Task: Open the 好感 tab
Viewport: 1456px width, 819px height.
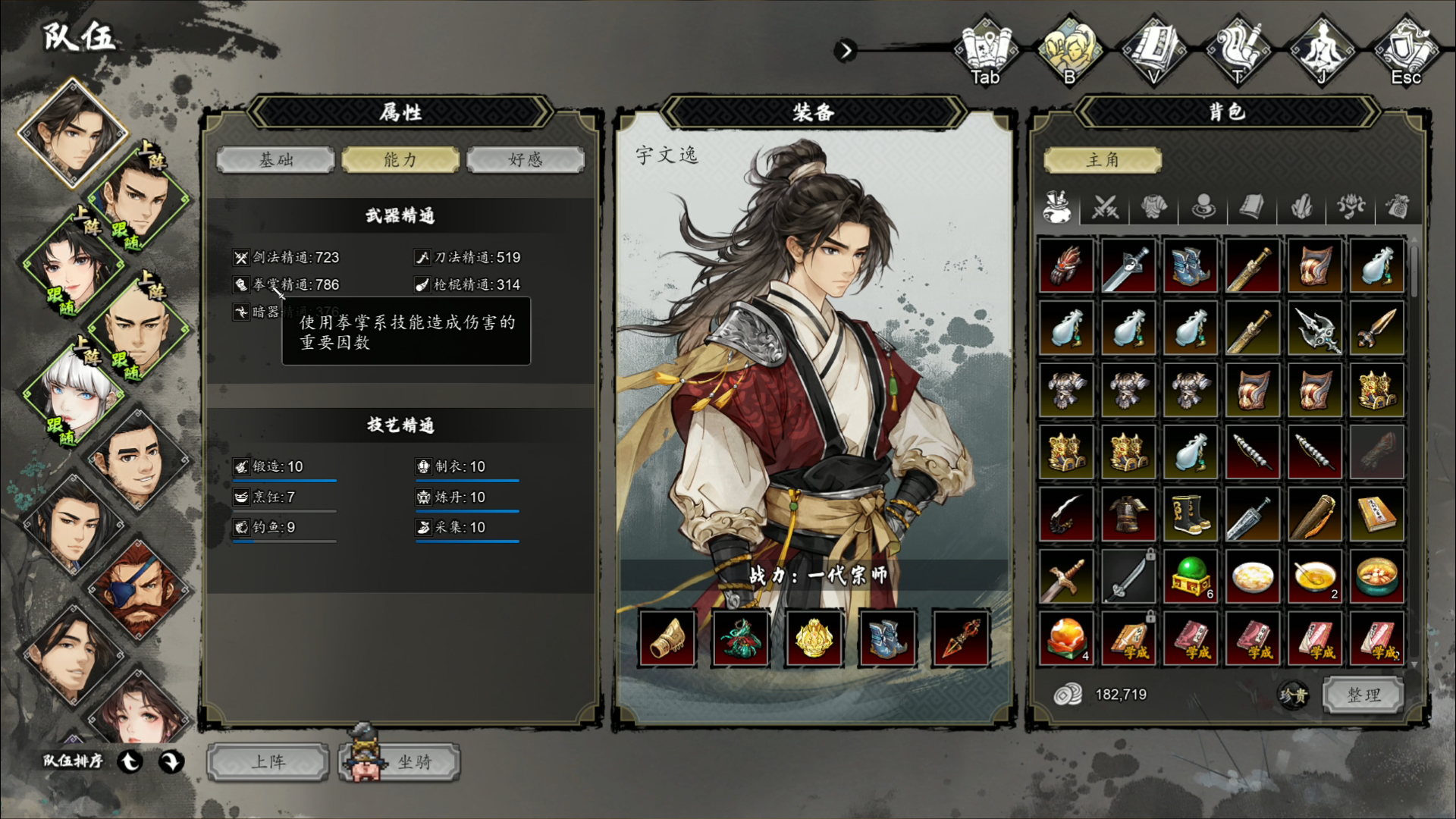Action: (x=526, y=160)
